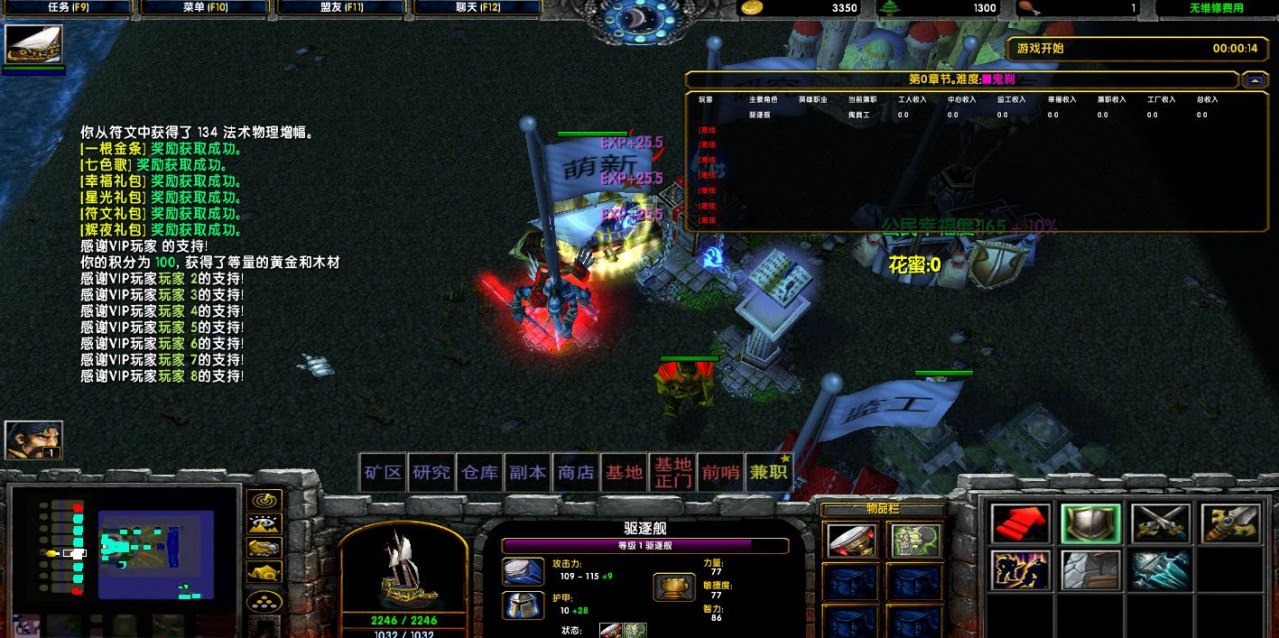Open the 盟友 allies menu
The height and width of the screenshot is (638, 1279).
pyautogui.click(x=341, y=8)
